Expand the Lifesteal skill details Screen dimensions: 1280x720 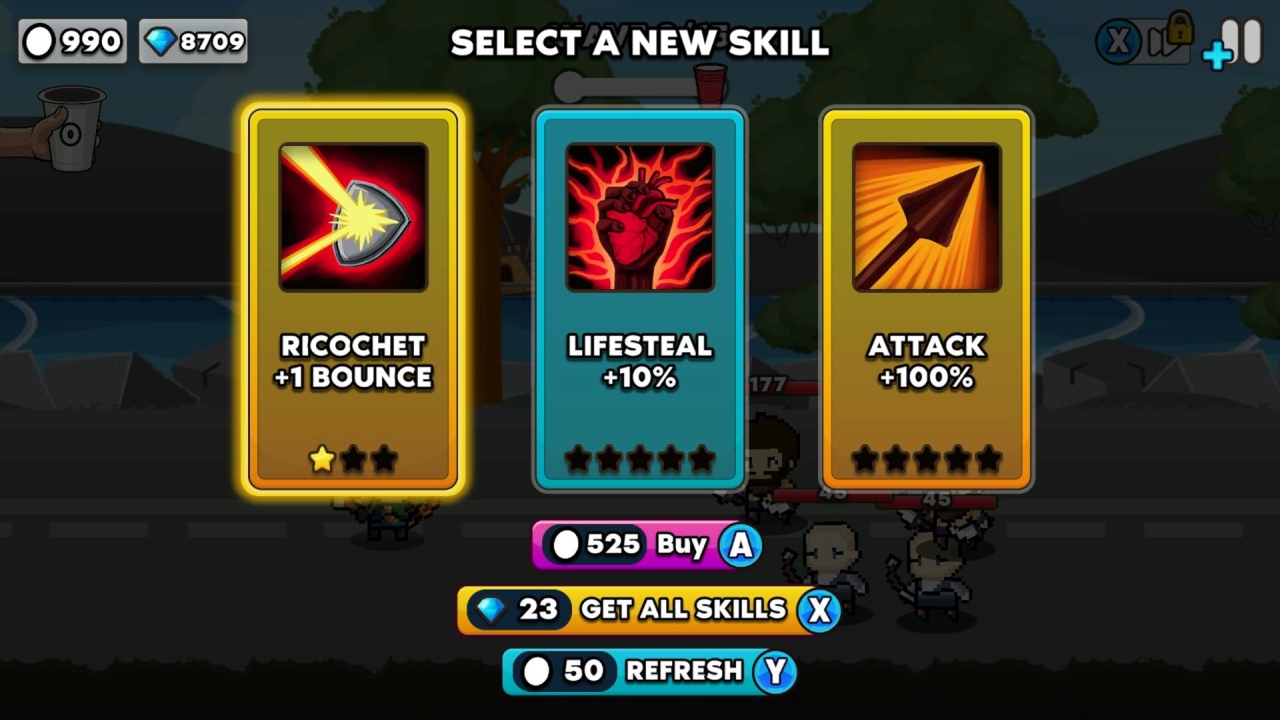[x=640, y=215]
